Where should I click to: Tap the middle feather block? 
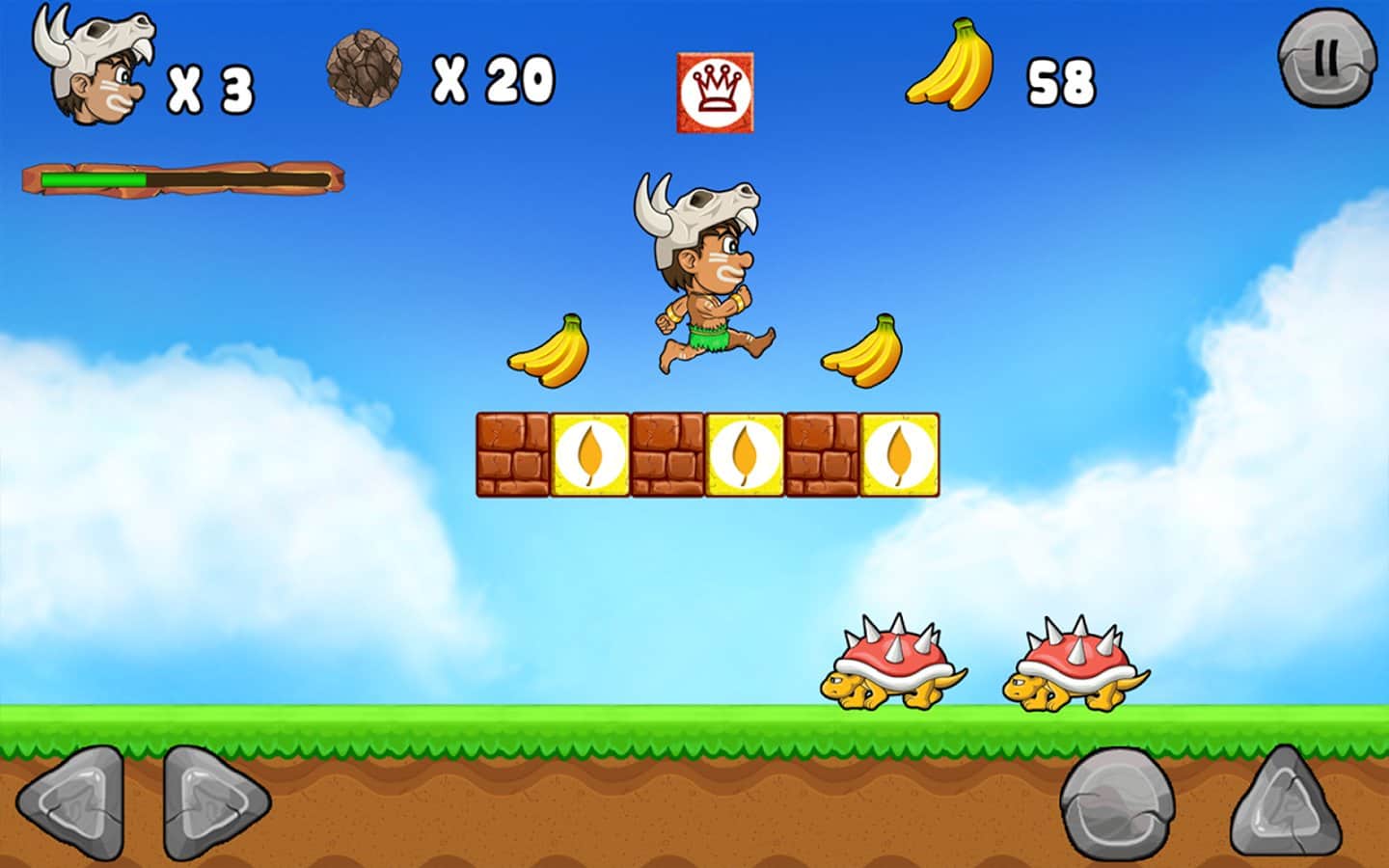(745, 453)
